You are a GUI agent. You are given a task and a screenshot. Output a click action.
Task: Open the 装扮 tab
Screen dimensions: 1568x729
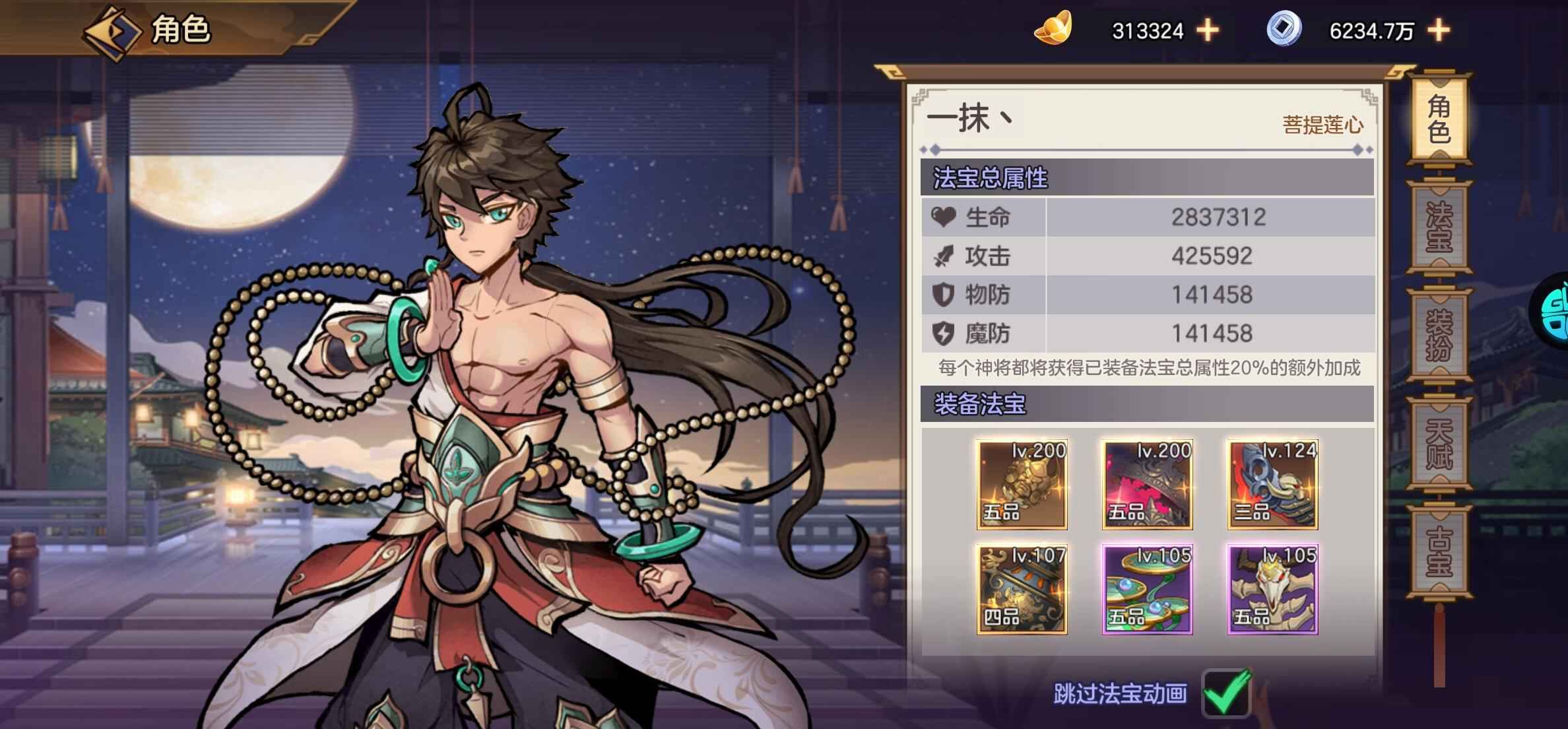point(1439,335)
